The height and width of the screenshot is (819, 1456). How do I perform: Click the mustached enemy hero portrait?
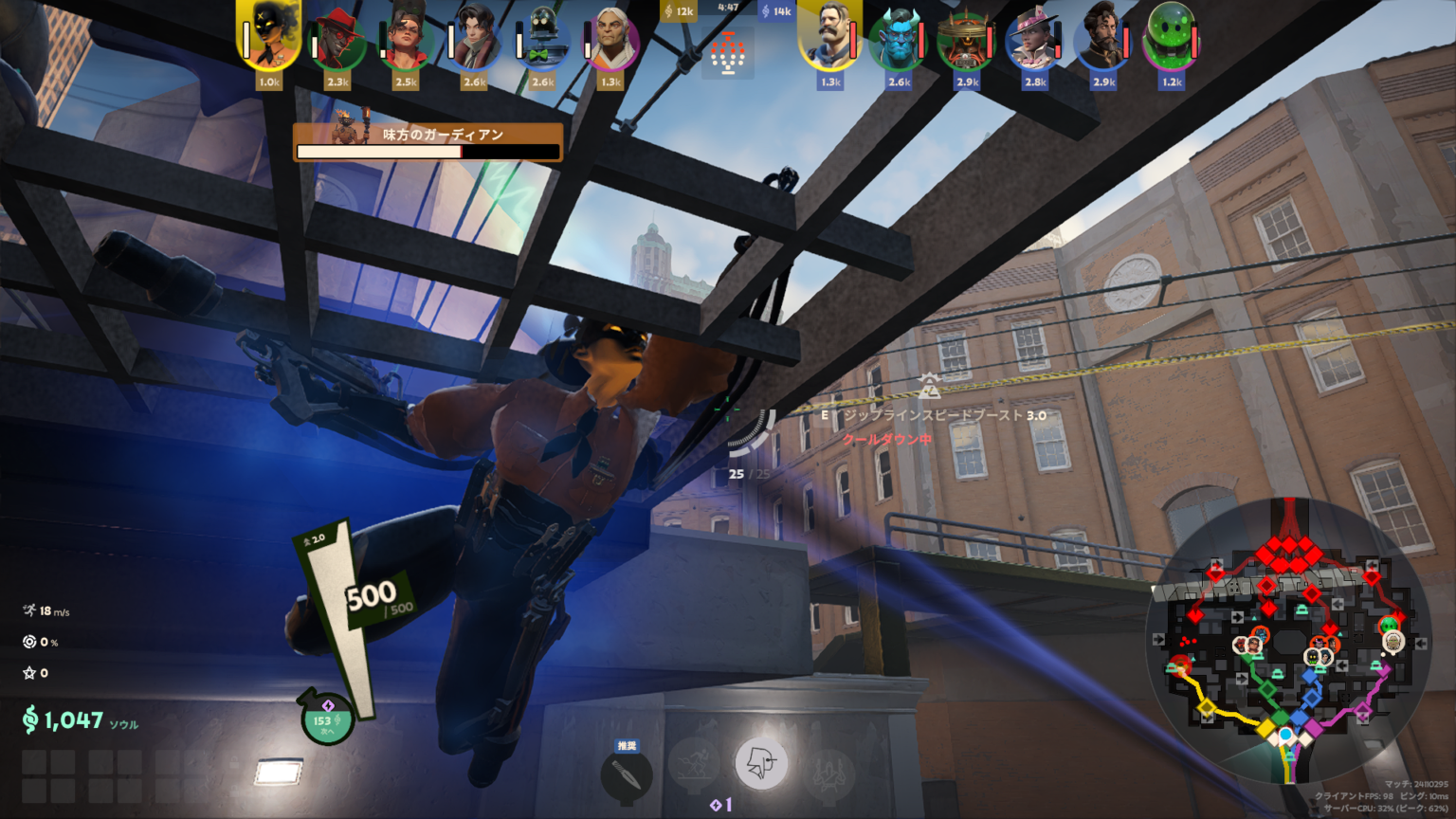pyautogui.click(x=830, y=38)
